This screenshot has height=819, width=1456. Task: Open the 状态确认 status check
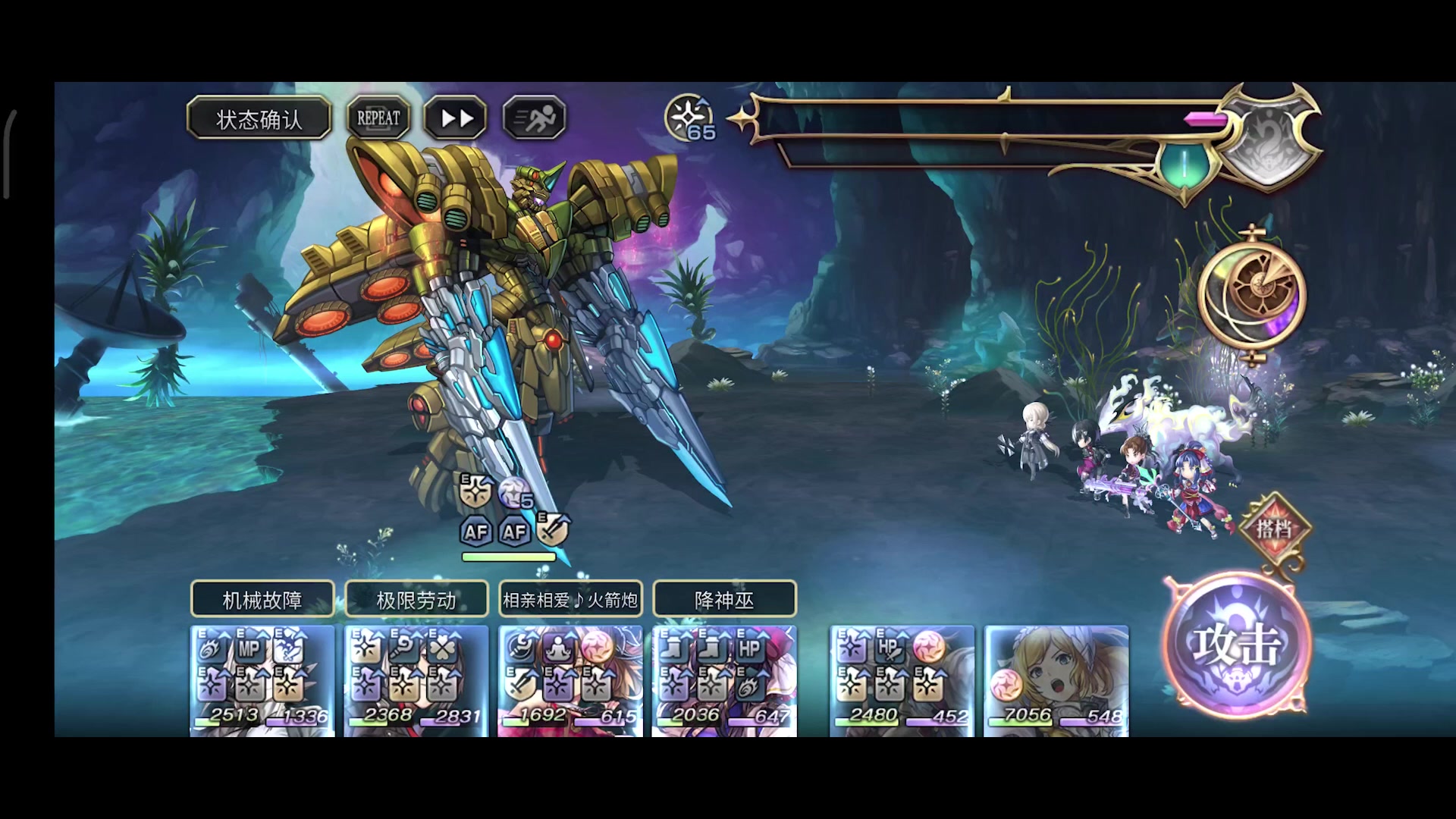pyautogui.click(x=259, y=118)
